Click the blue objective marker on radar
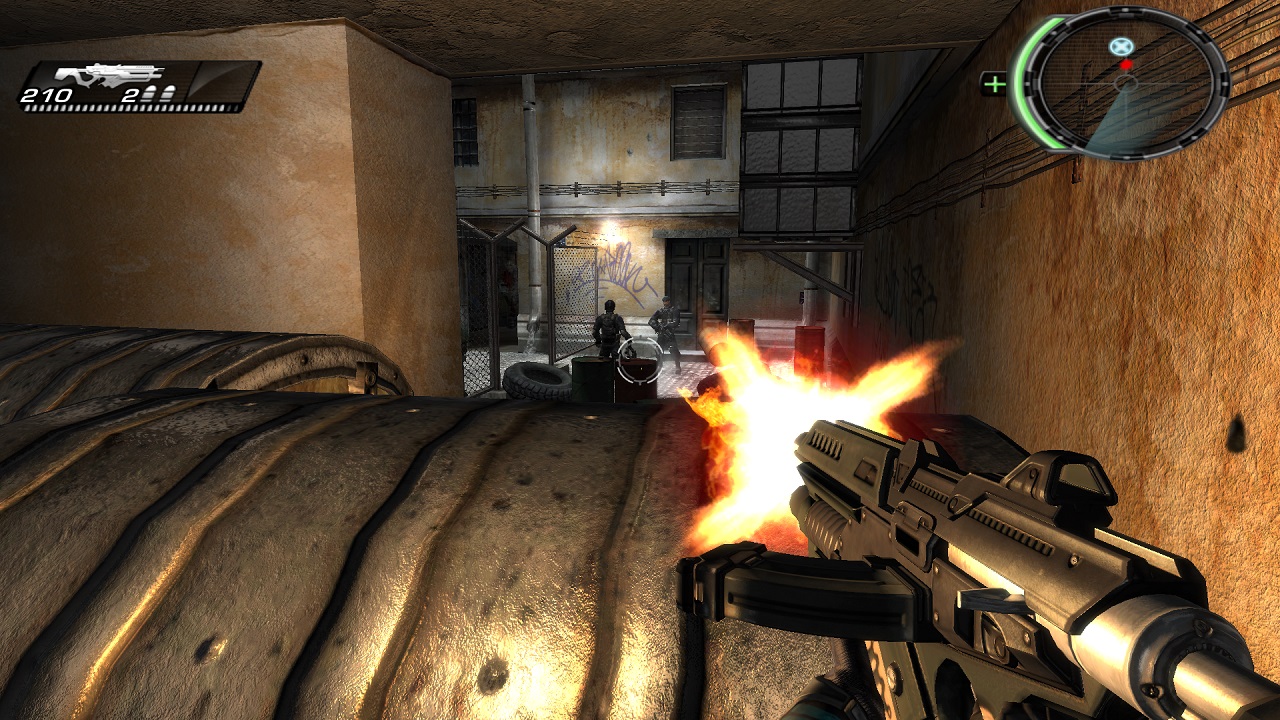Image resolution: width=1280 pixels, height=720 pixels. pyautogui.click(x=1122, y=46)
